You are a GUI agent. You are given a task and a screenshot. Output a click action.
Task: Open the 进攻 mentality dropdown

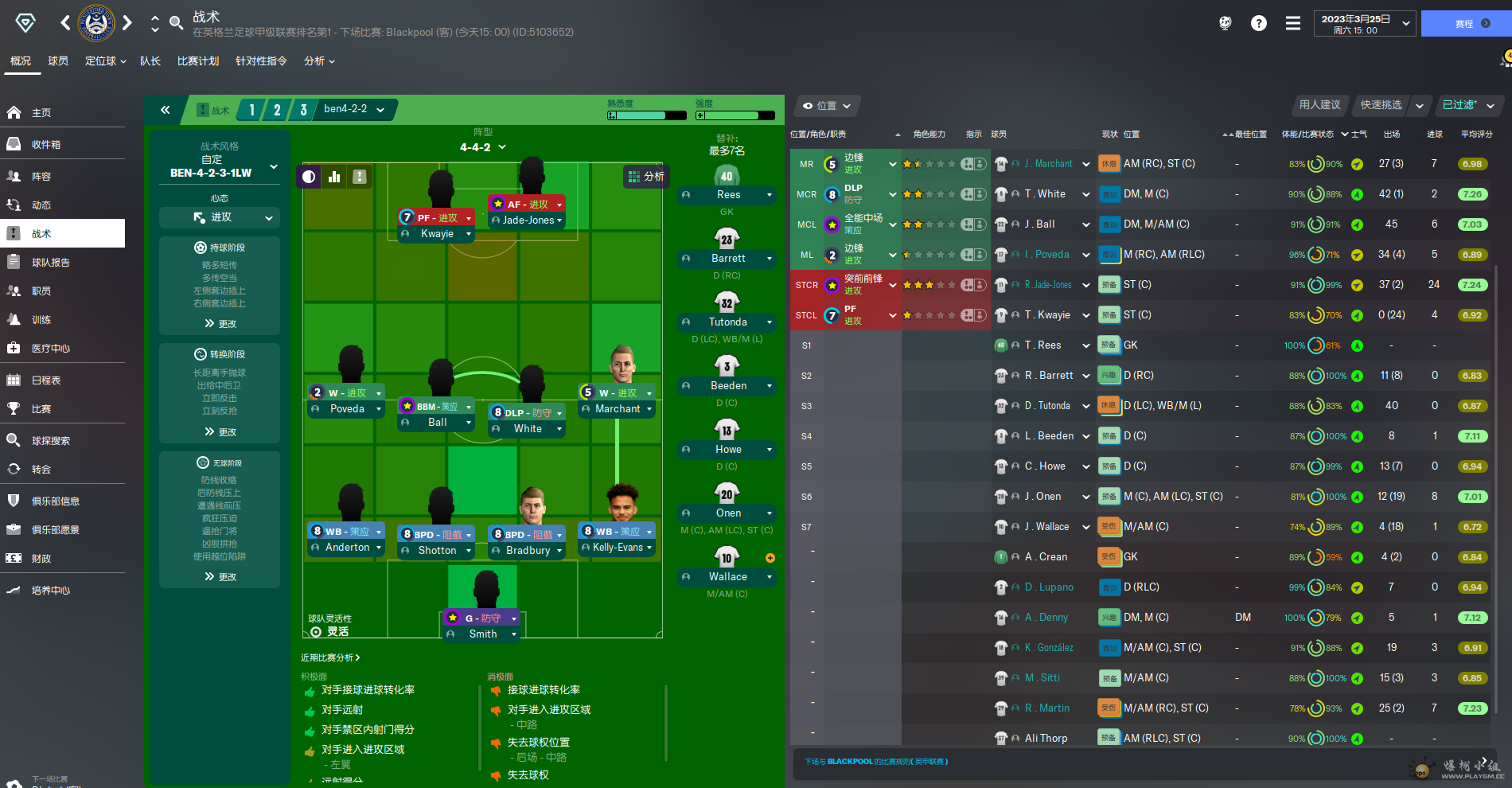(220, 217)
